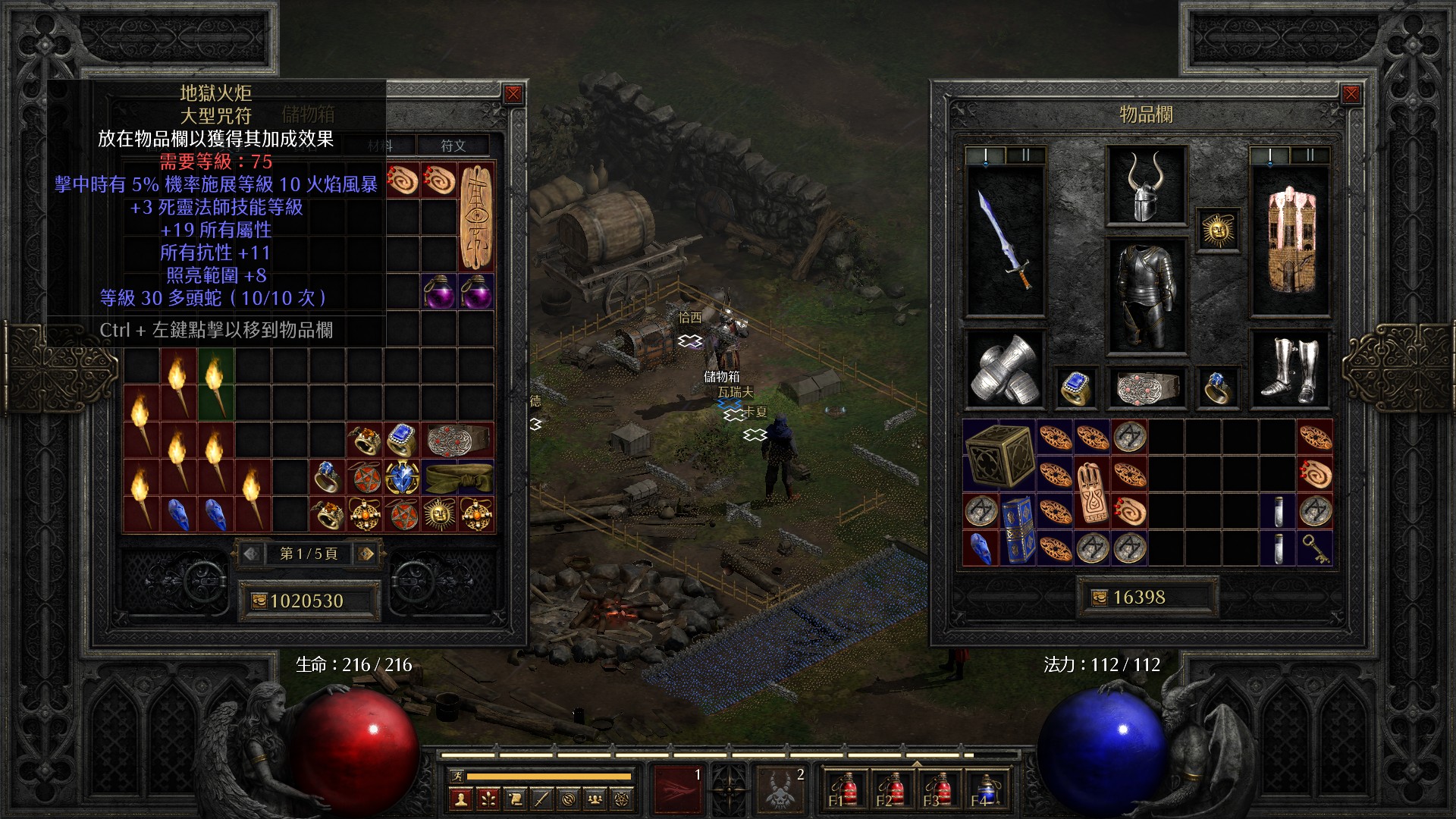Go to the next stash page
Viewport: 1456px width, 819px height.
click(x=366, y=554)
